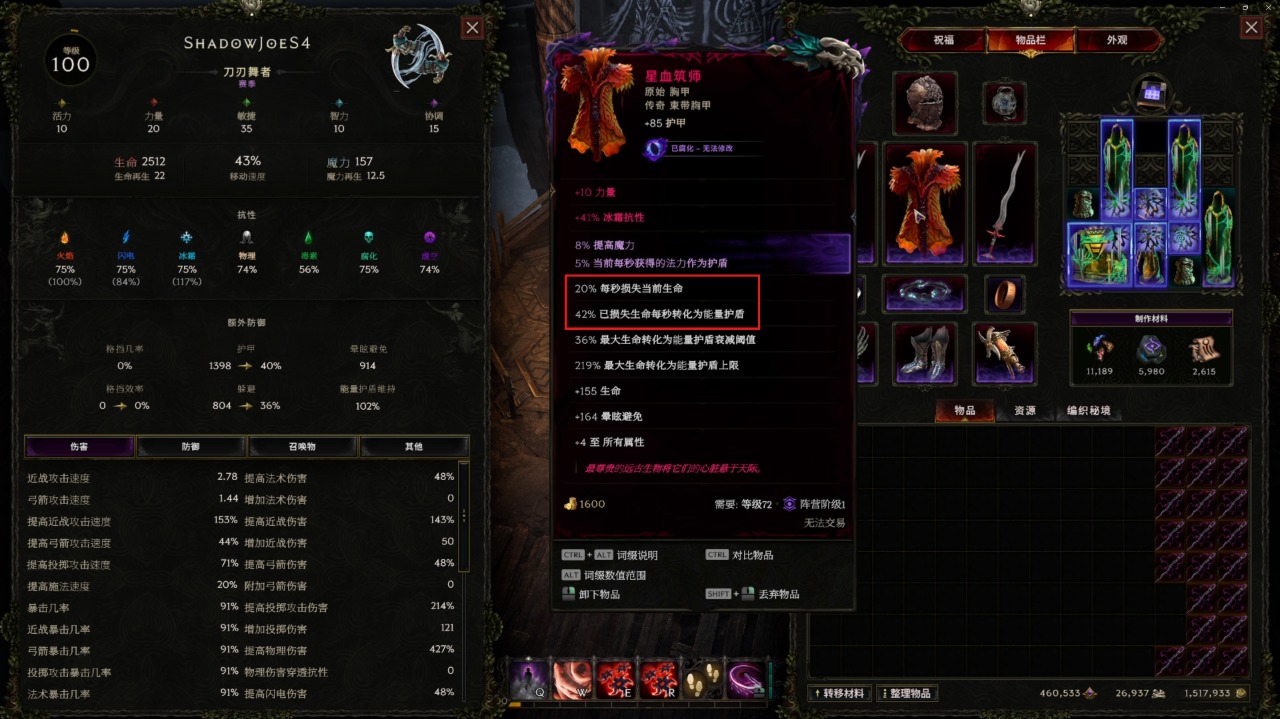This screenshot has height=719, width=1280.
Task: Open the 资源 (Resources) bag tab
Action: tap(1024, 411)
